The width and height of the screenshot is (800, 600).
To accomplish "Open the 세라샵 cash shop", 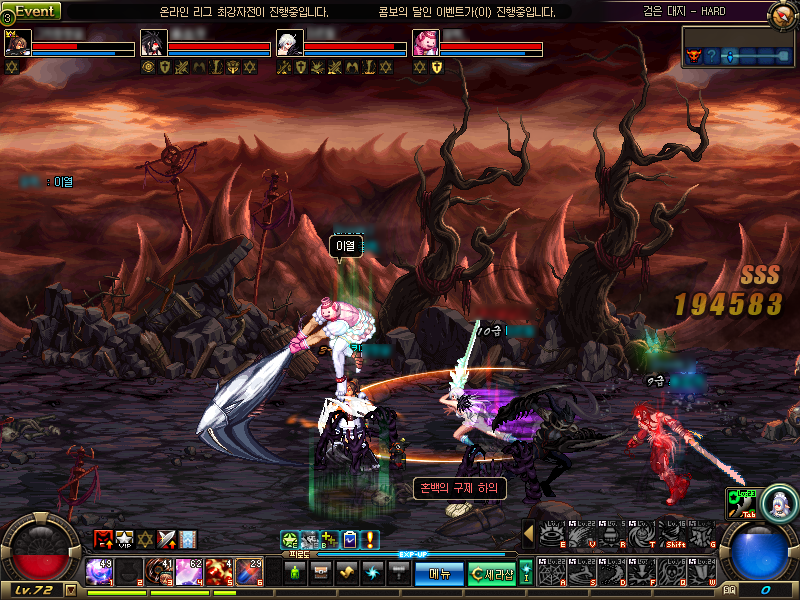I will (x=492, y=573).
